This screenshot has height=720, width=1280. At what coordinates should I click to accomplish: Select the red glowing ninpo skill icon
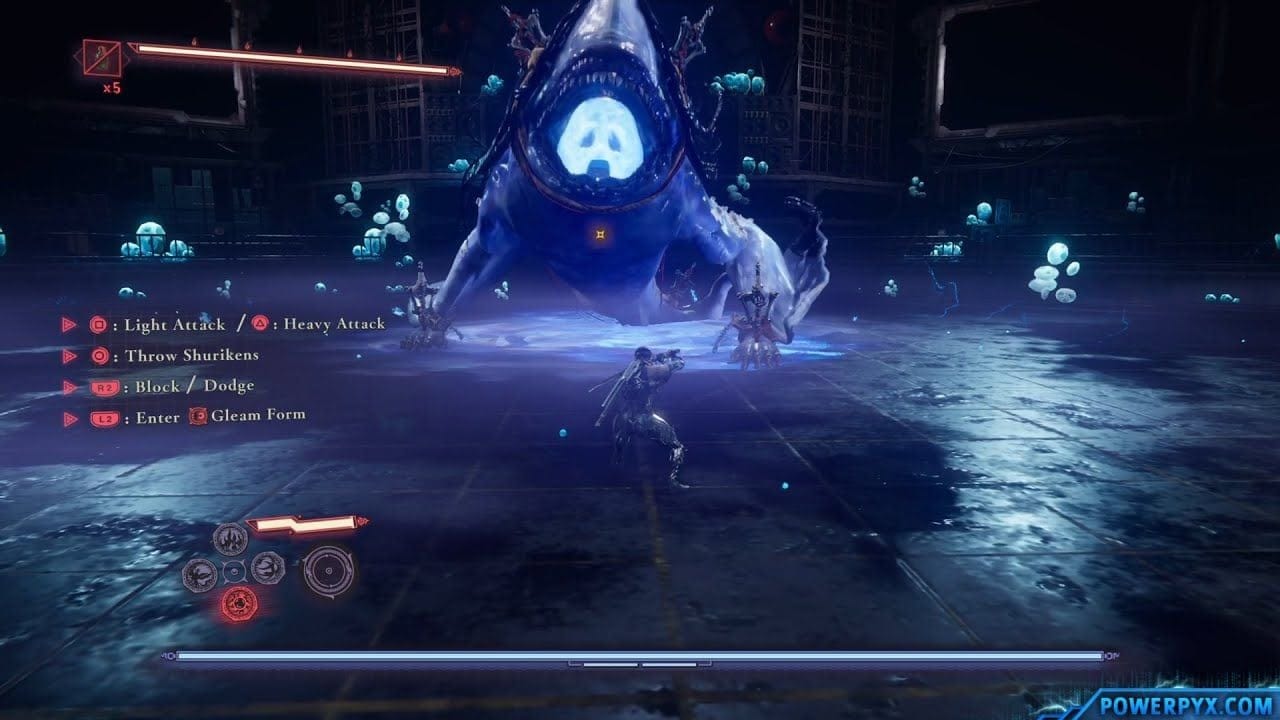point(239,603)
